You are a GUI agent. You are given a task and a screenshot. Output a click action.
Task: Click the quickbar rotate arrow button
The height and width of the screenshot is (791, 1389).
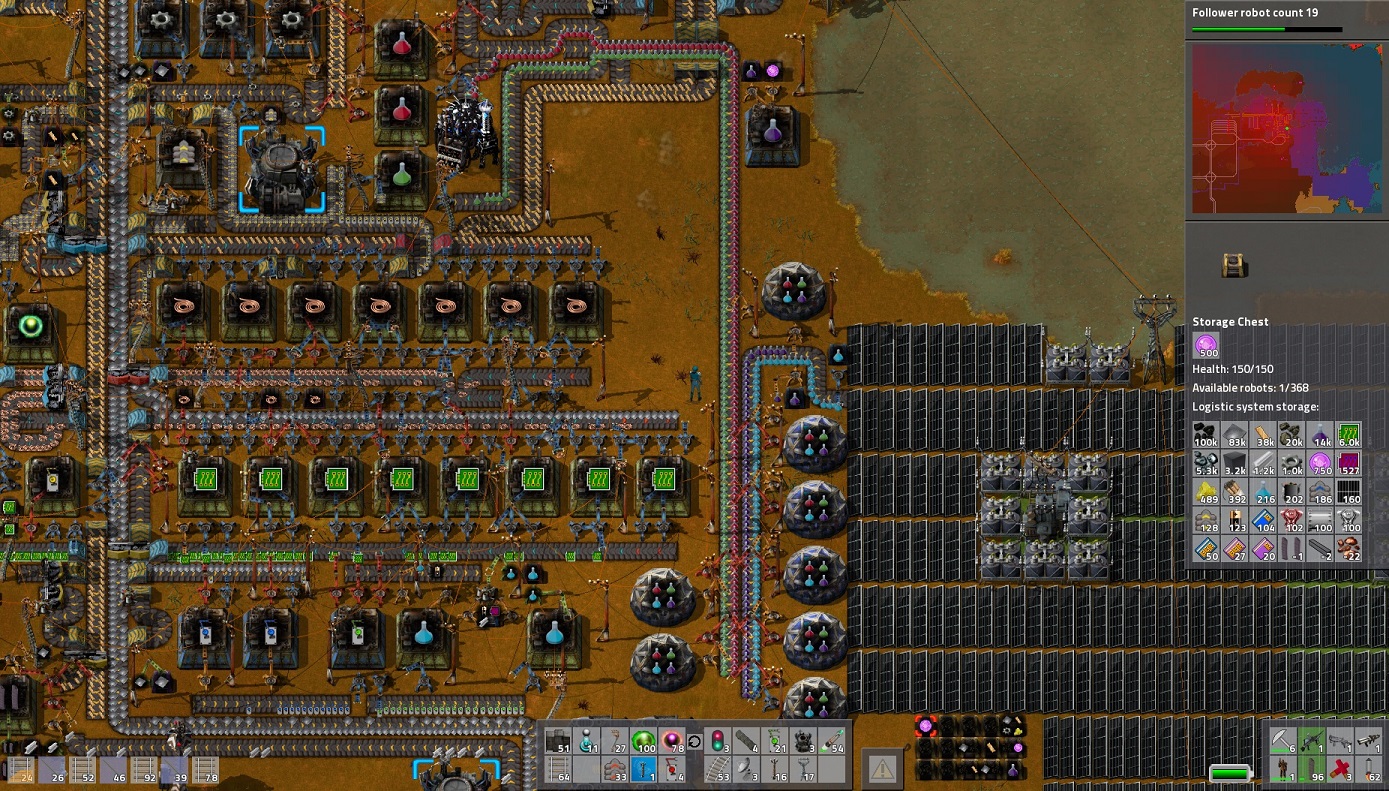click(x=695, y=741)
